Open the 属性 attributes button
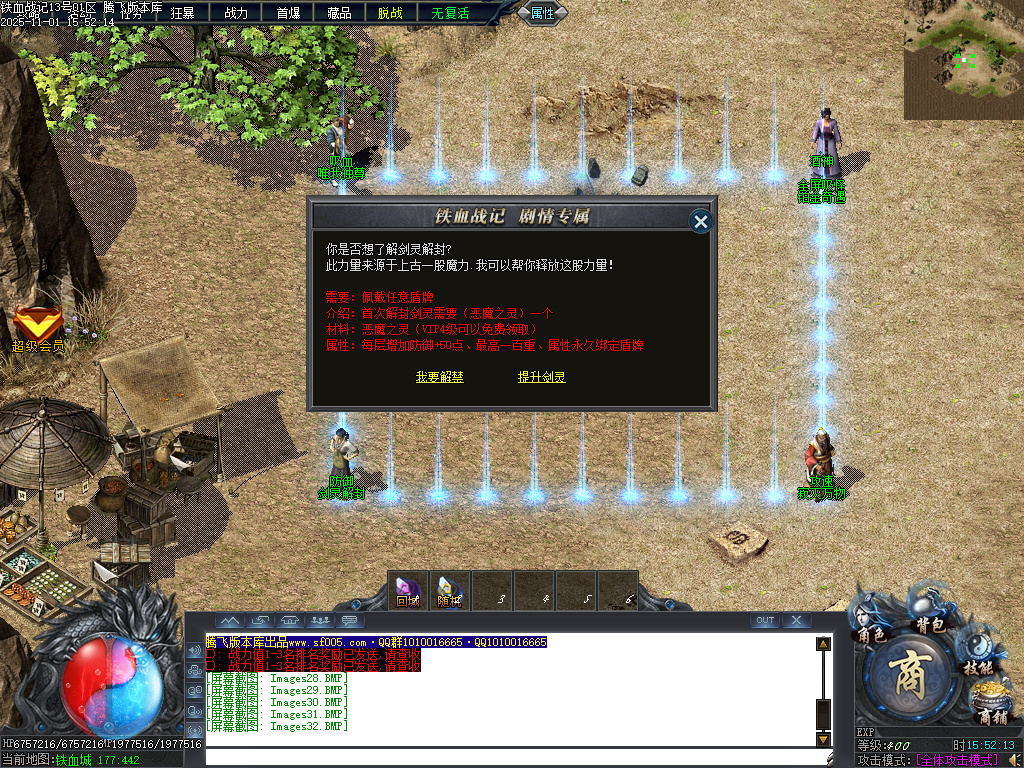 pyautogui.click(x=543, y=13)
